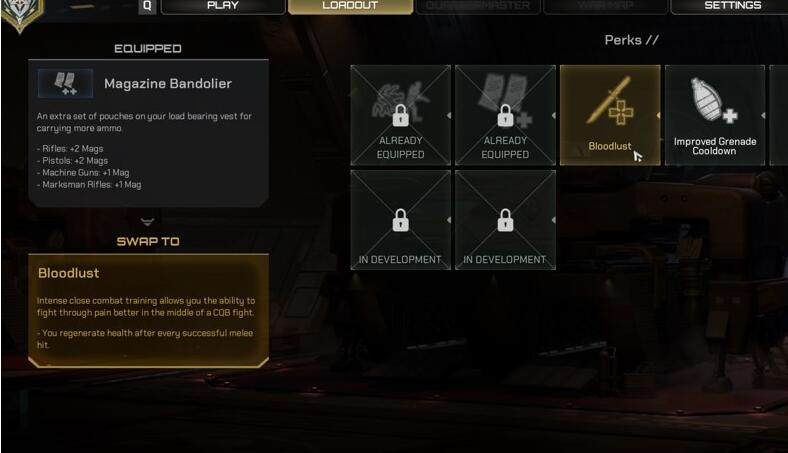Confirm the swap to Bloodlust panel

(x=148, y=309)
